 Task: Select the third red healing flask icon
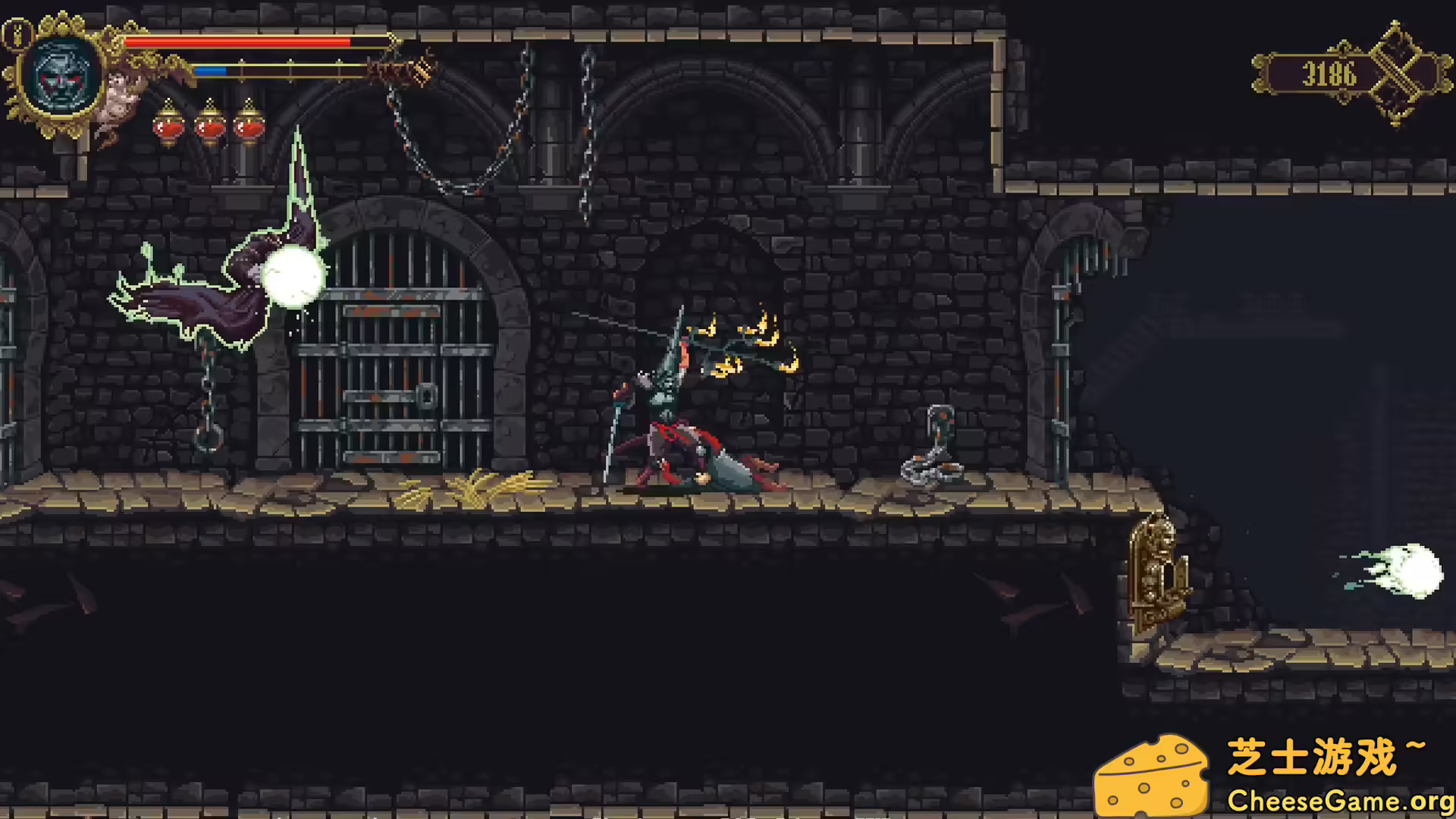coord(251,129)
